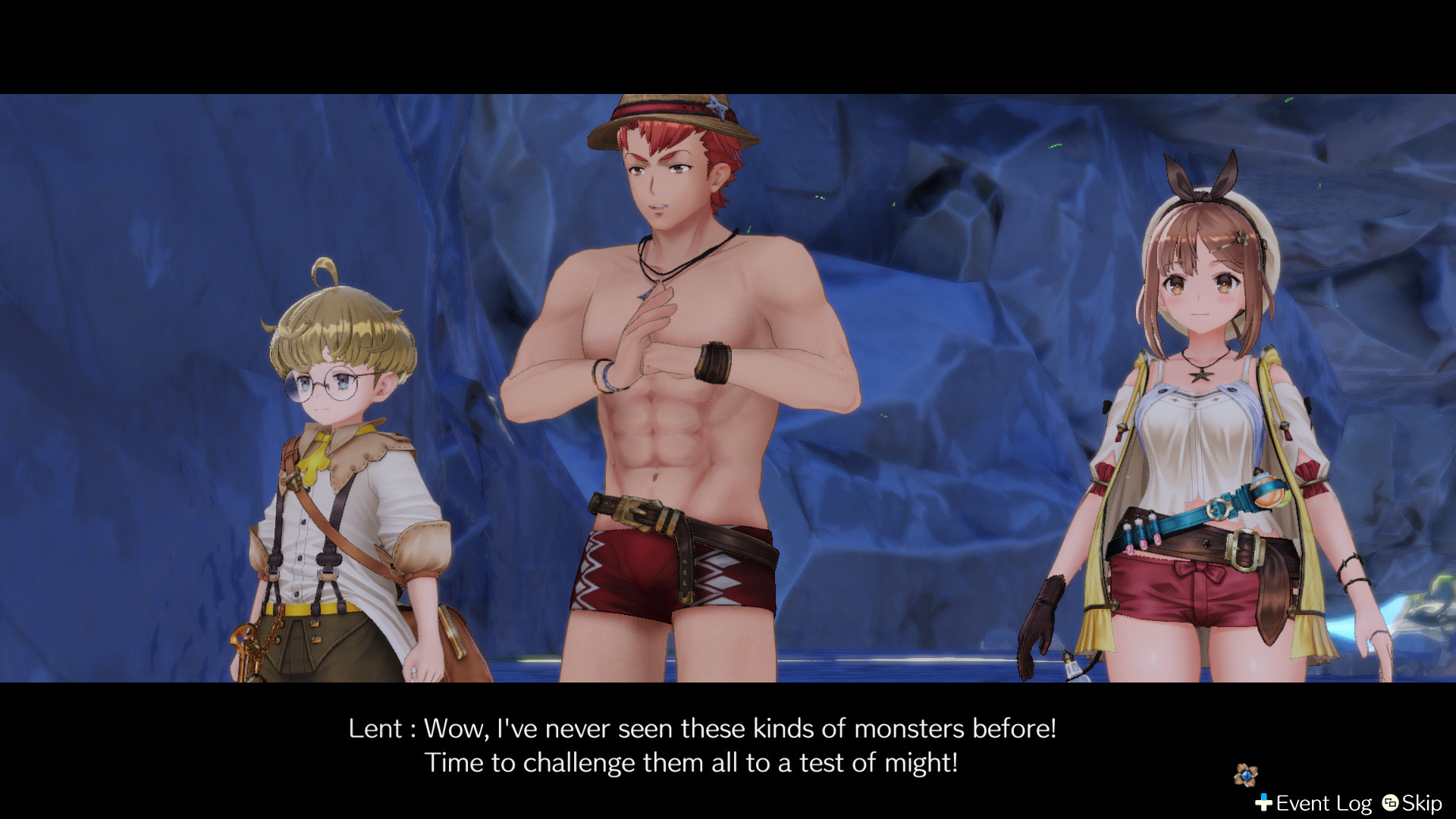Open the Event Log
This screenshot has height=819, width=1456.
tap(1322, 802)
